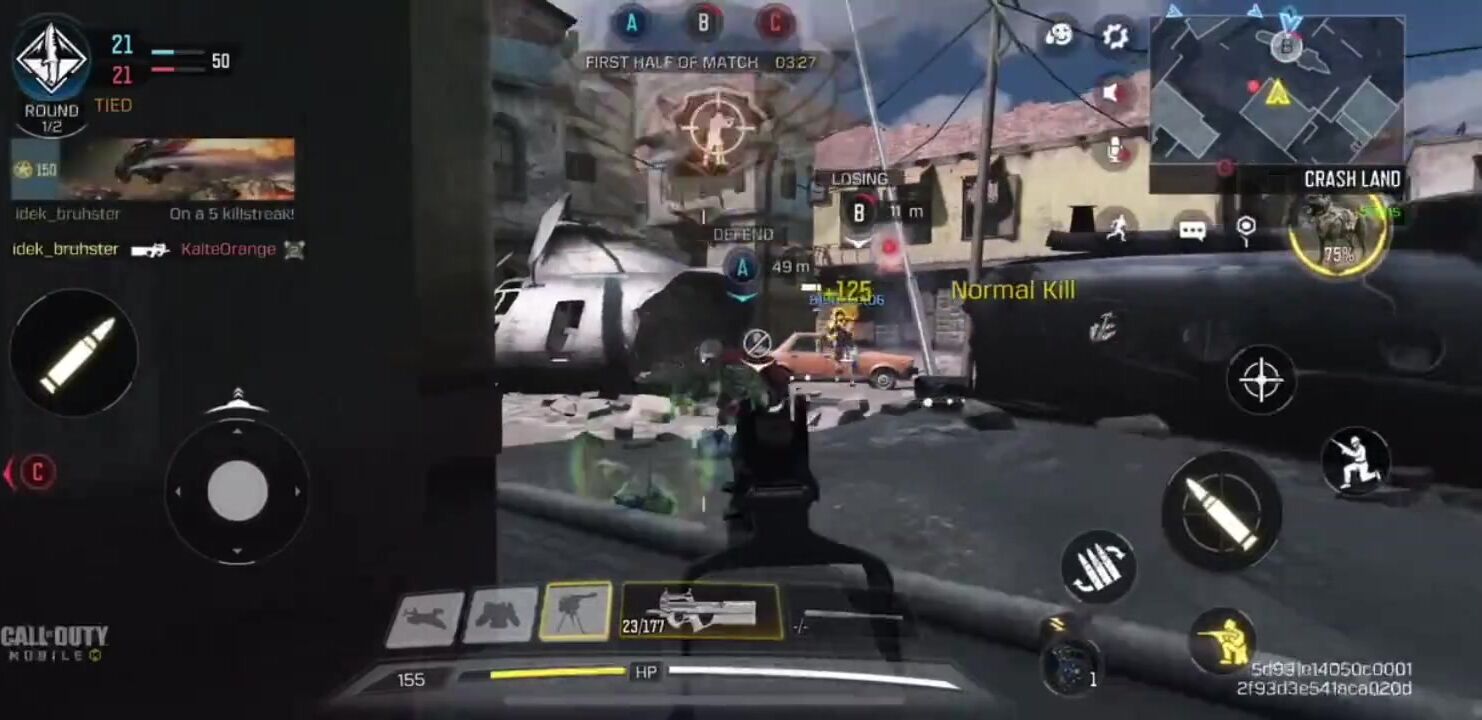The width and height of the screenshot is (1482, 720).
Task: Tap the location ping marker icon
Action: click(x=1245, y=229)
